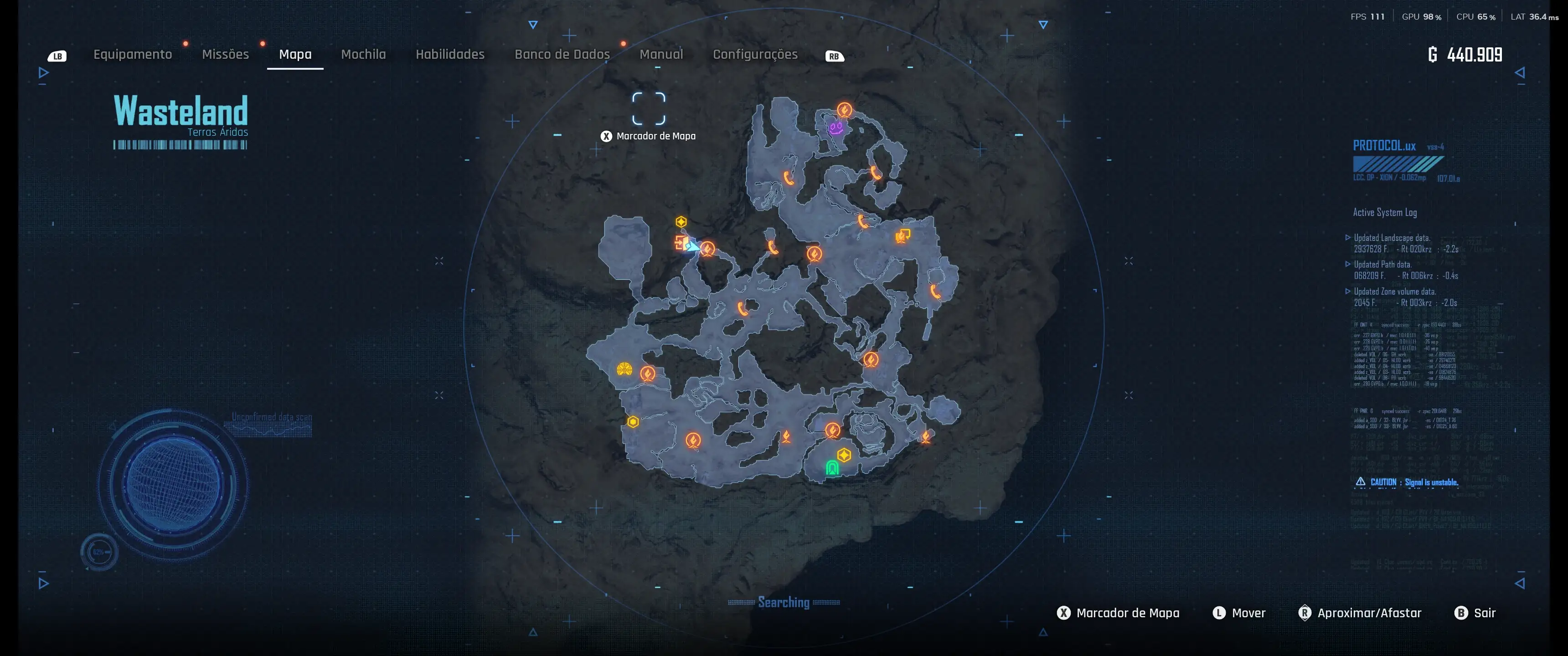
Task: Open the Configurações tab
Action: click(755, 55)
